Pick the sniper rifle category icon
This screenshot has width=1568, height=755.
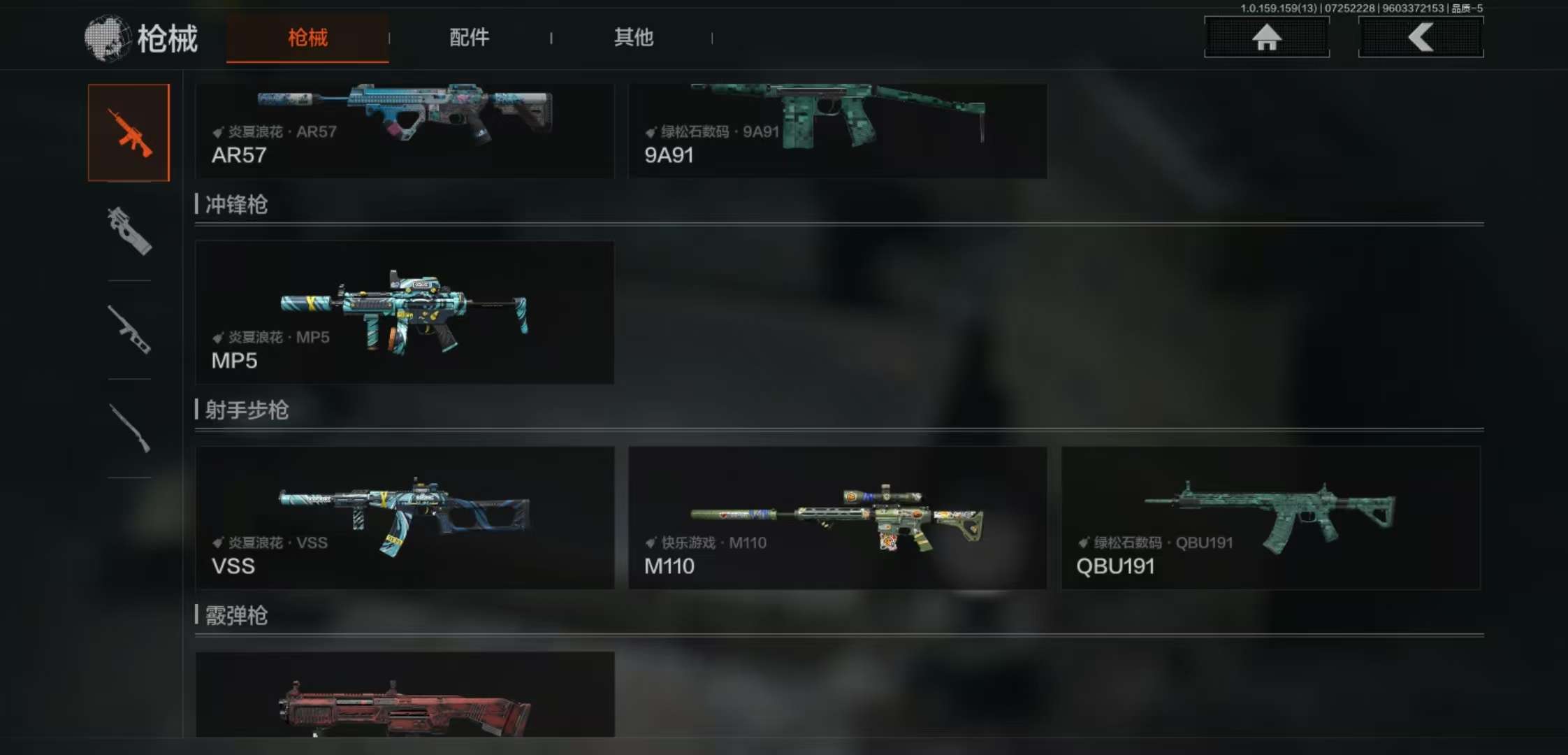(129, 329)
